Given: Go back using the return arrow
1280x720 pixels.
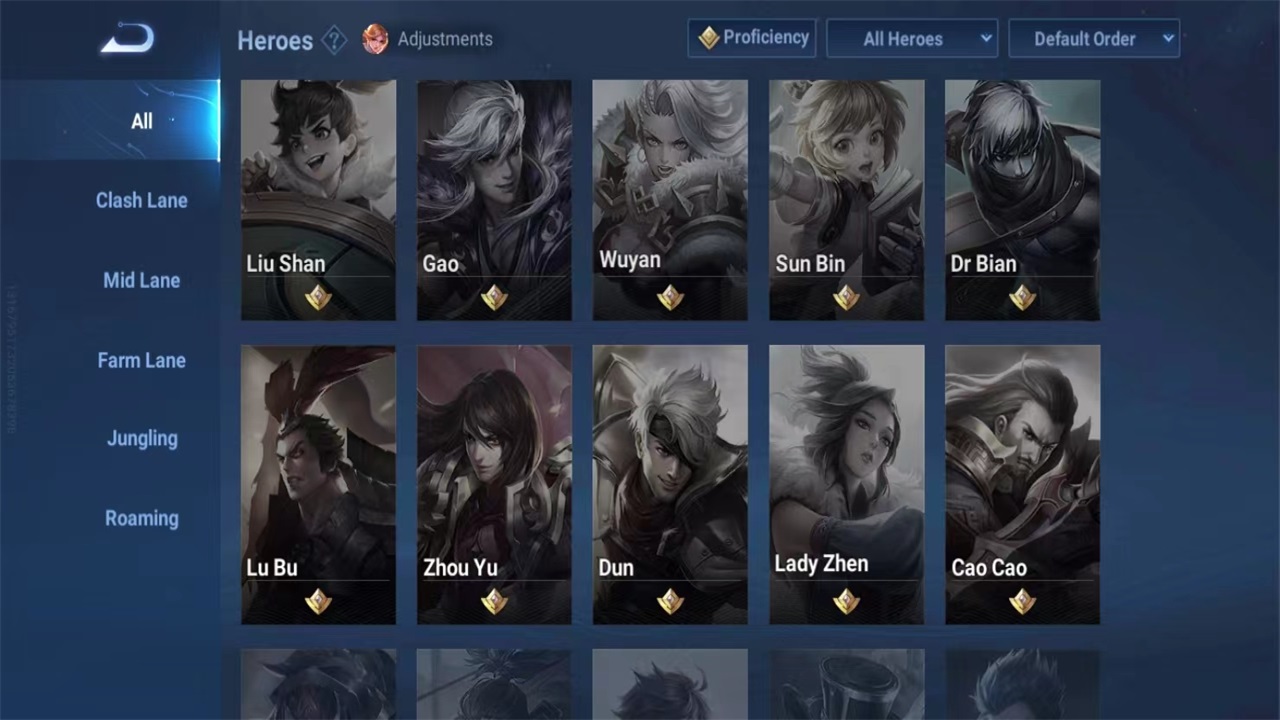Looking at the screenshot, I should [127, 40].
